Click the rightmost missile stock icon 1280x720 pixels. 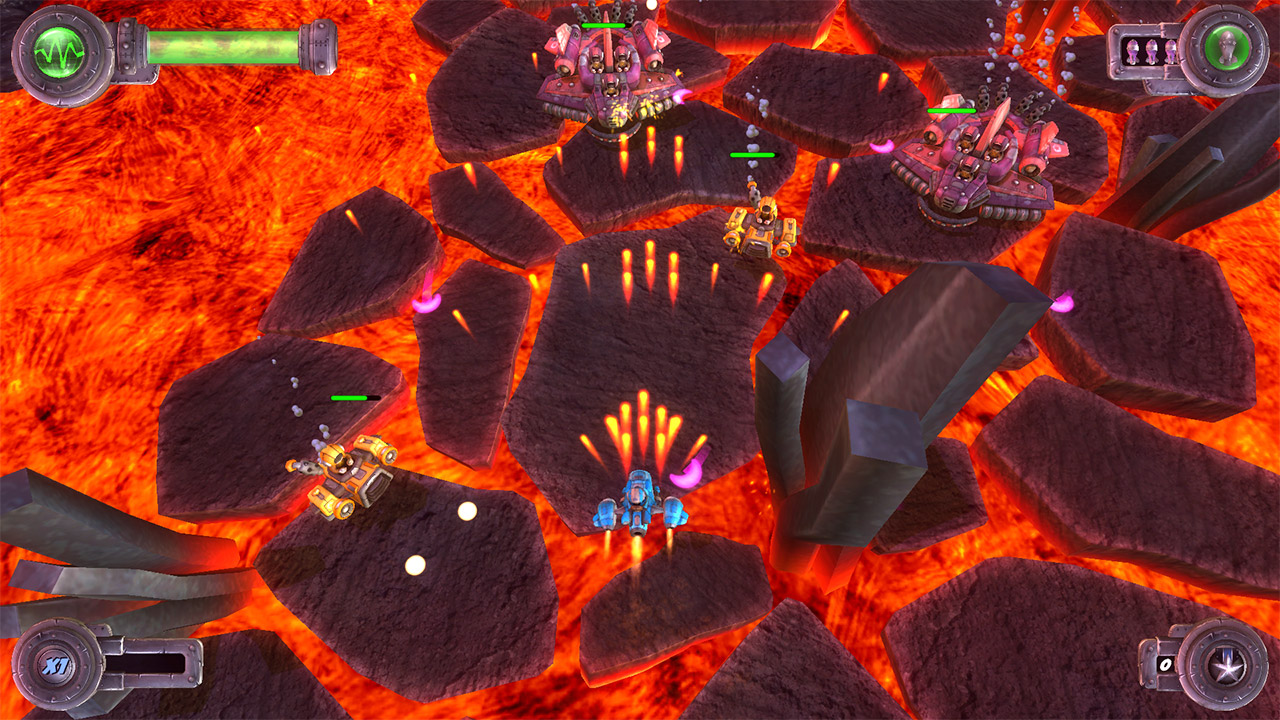(1170, 50)
